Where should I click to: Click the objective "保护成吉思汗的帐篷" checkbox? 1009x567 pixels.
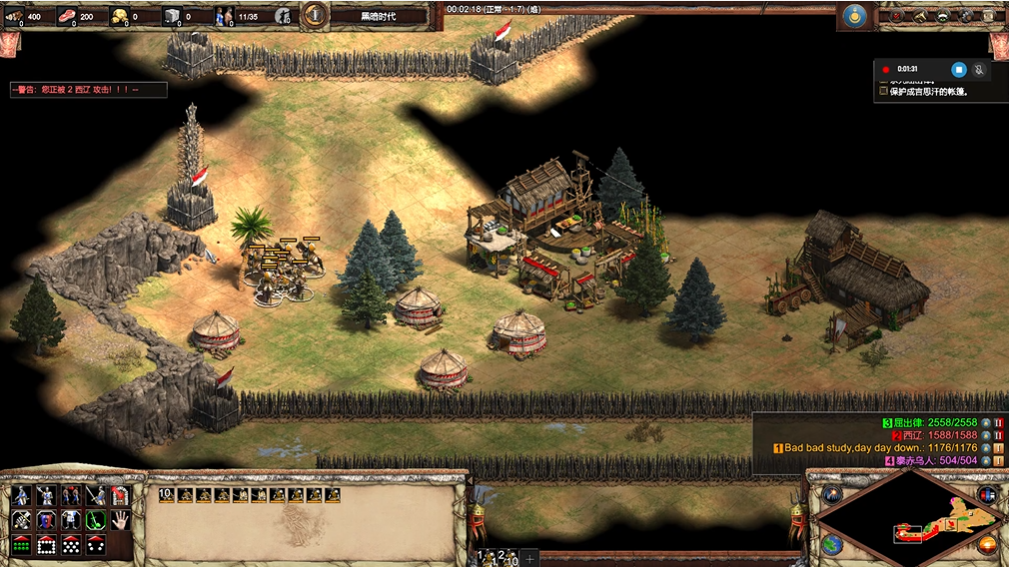click(x=883, y=91)
